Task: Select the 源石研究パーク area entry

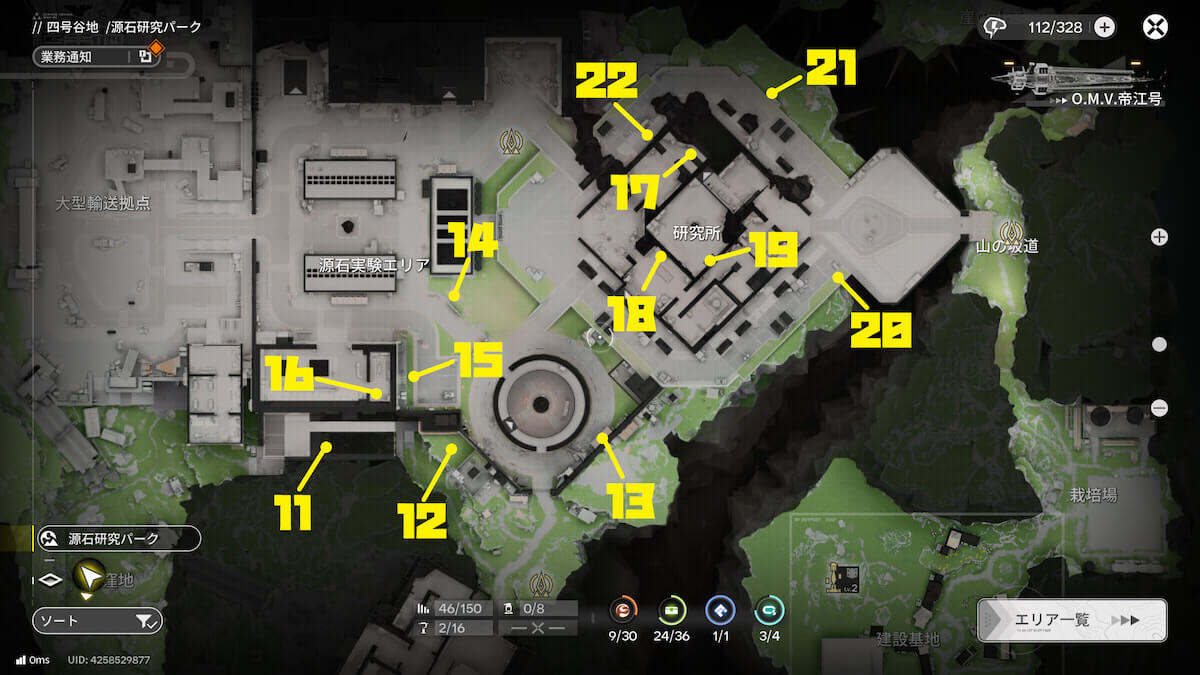Action: pos(118,539)
